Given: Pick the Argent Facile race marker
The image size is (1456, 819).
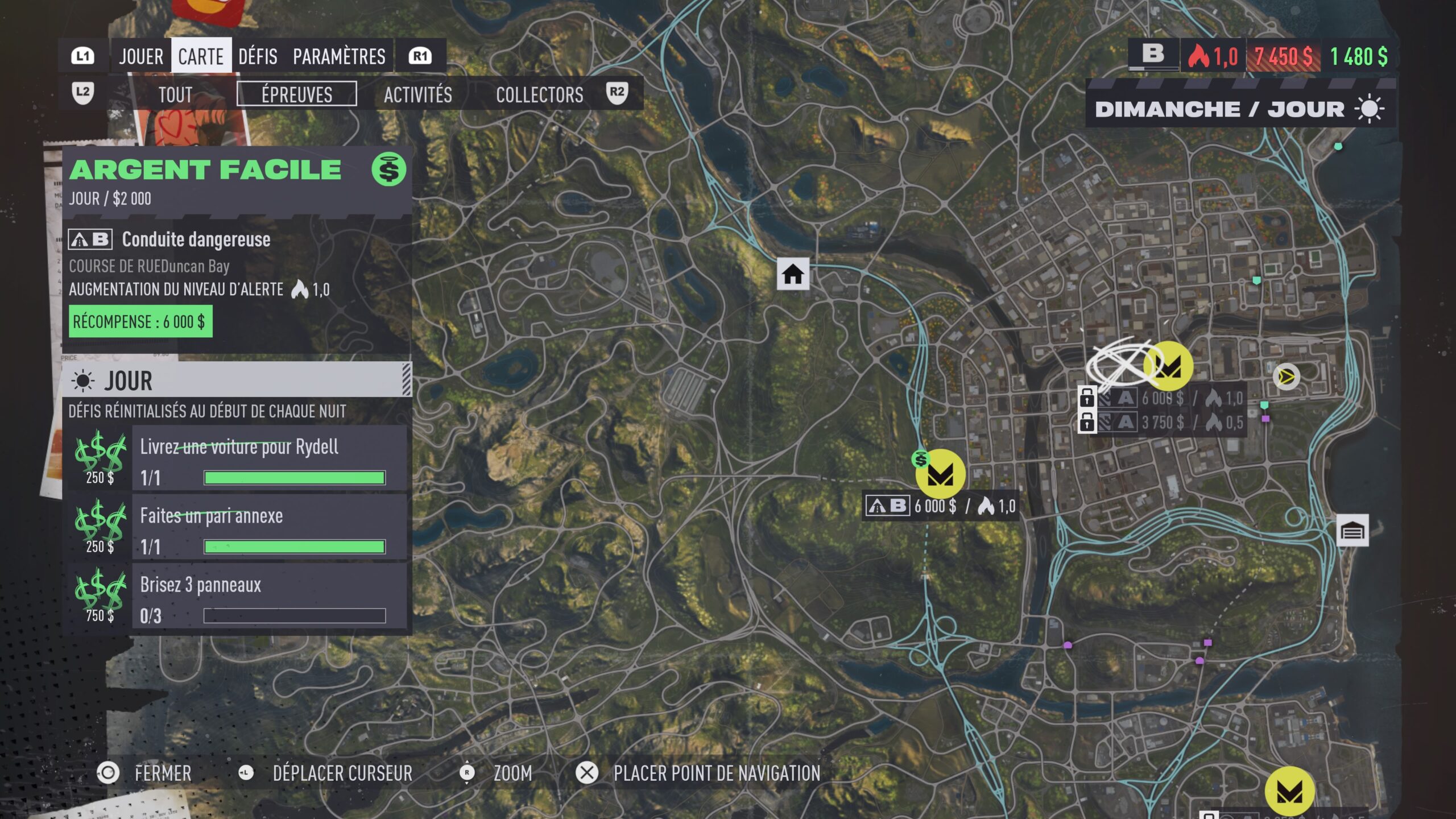Looking at the screenshot, I should click(x=940, y=474).
